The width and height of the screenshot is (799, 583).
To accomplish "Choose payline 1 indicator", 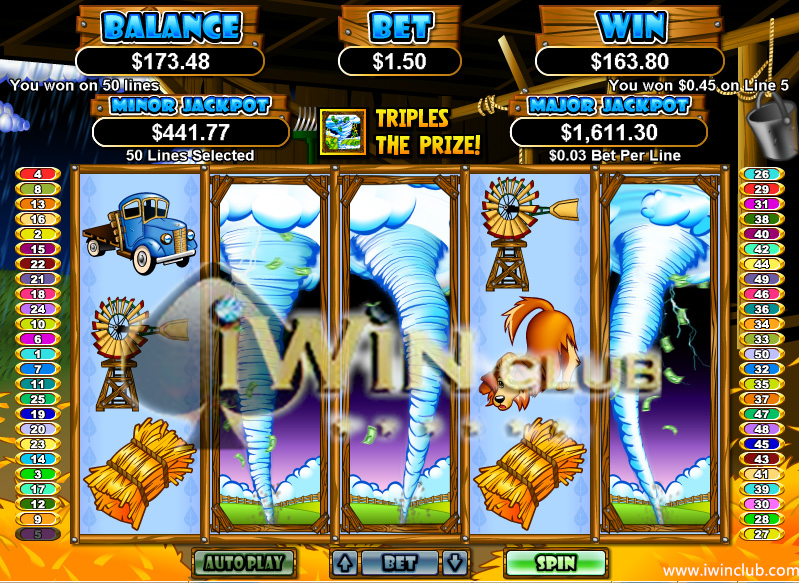I will point(38,354).
